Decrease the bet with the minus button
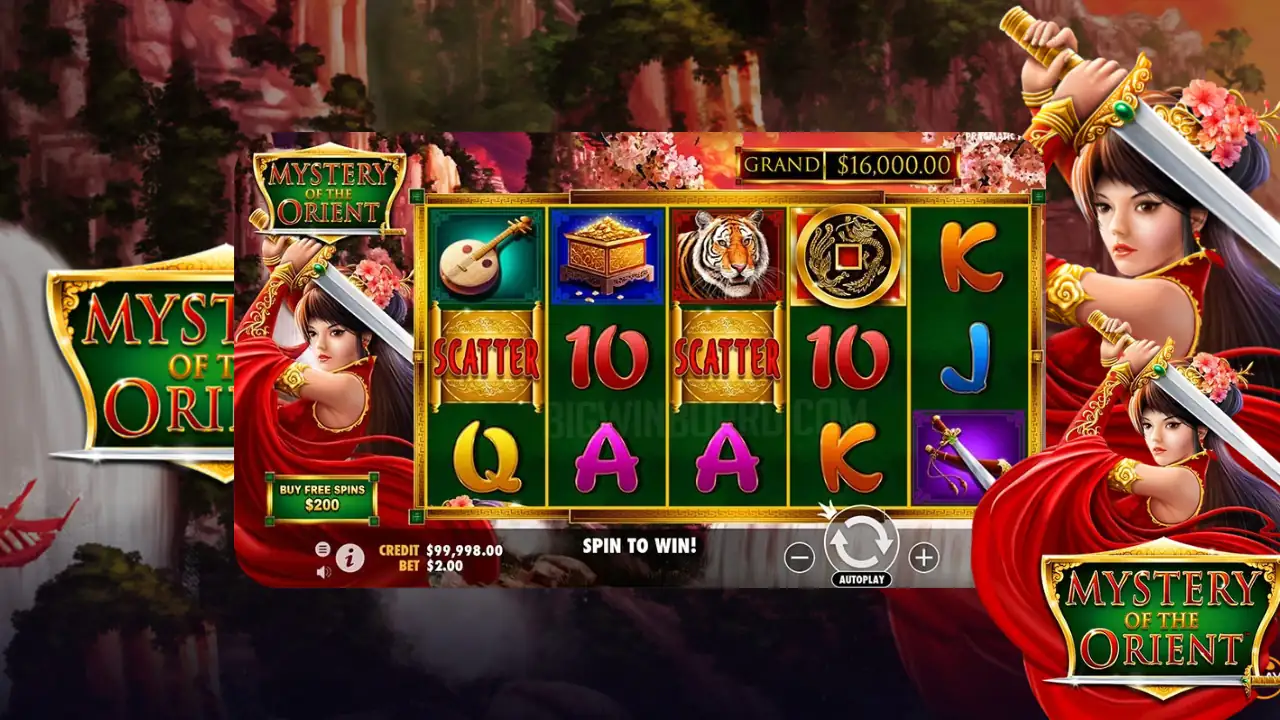This screenshot has width=1280, height=720. (799, 558)
